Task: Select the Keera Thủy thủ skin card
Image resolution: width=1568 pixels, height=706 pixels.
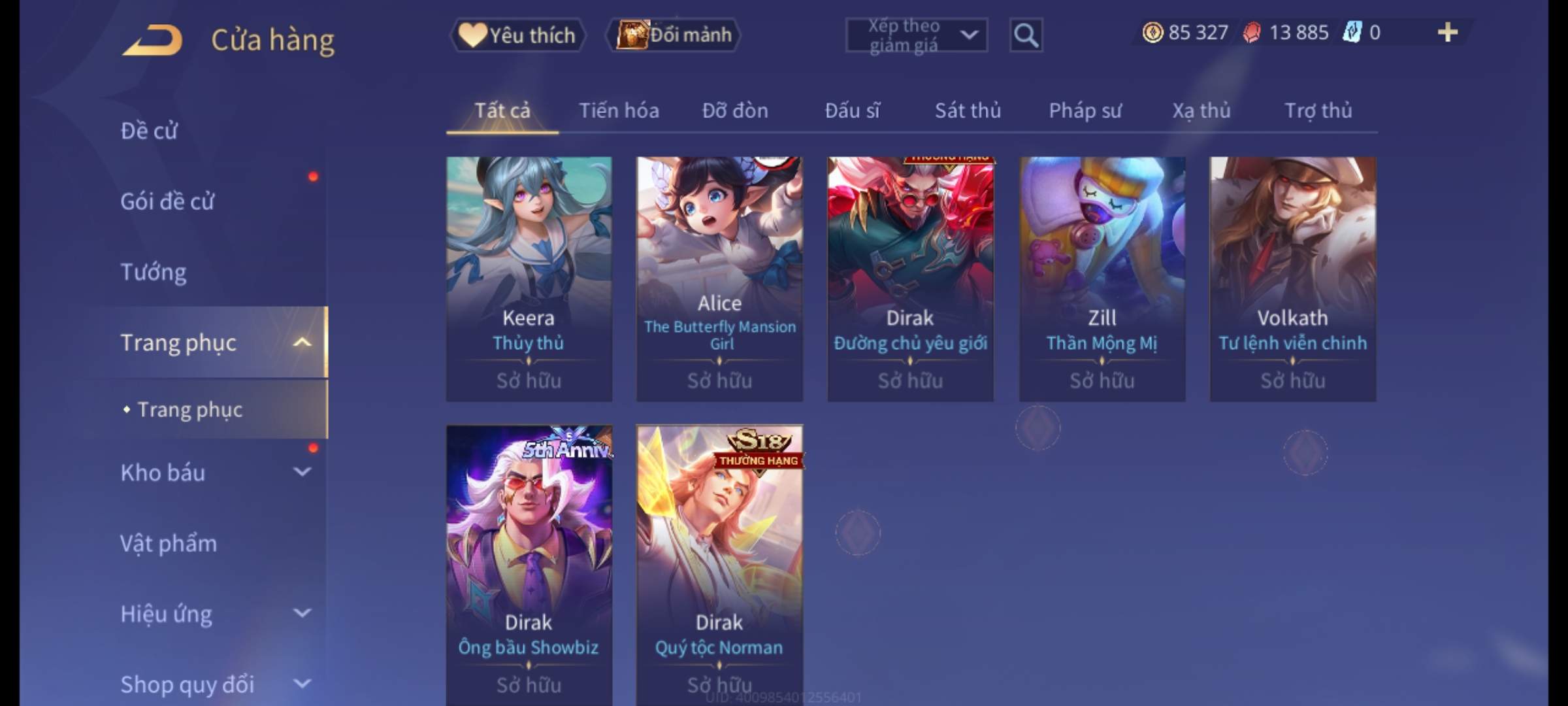Action: pyautogui.click(x=529, y=278)
